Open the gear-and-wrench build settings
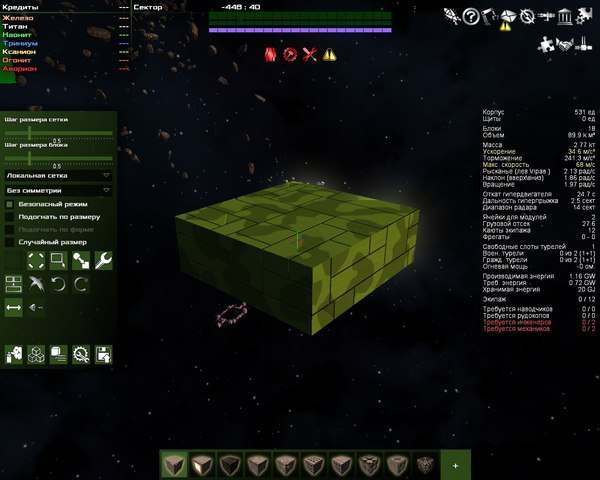Screen dimensions: 600x480 [81, 353]
